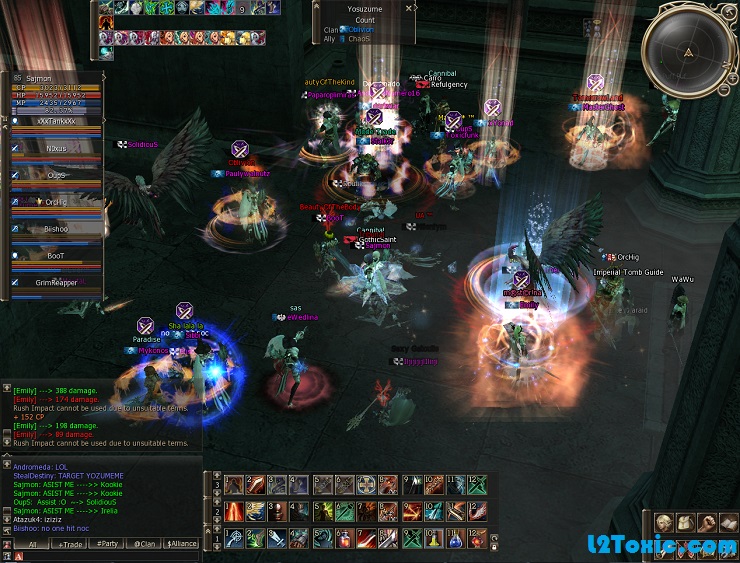The width and height of the screenshot is (740, 563).
Task: Select party member N3xus
Action: 56,147
